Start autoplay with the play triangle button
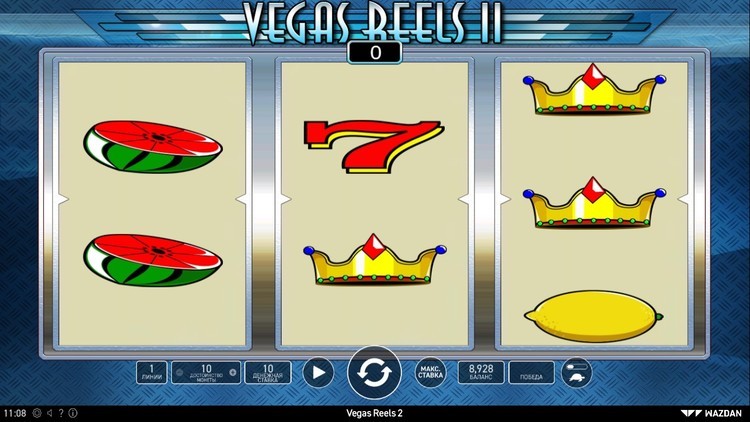750x422 pixels. pyautogui.click(x=317, y=373)
